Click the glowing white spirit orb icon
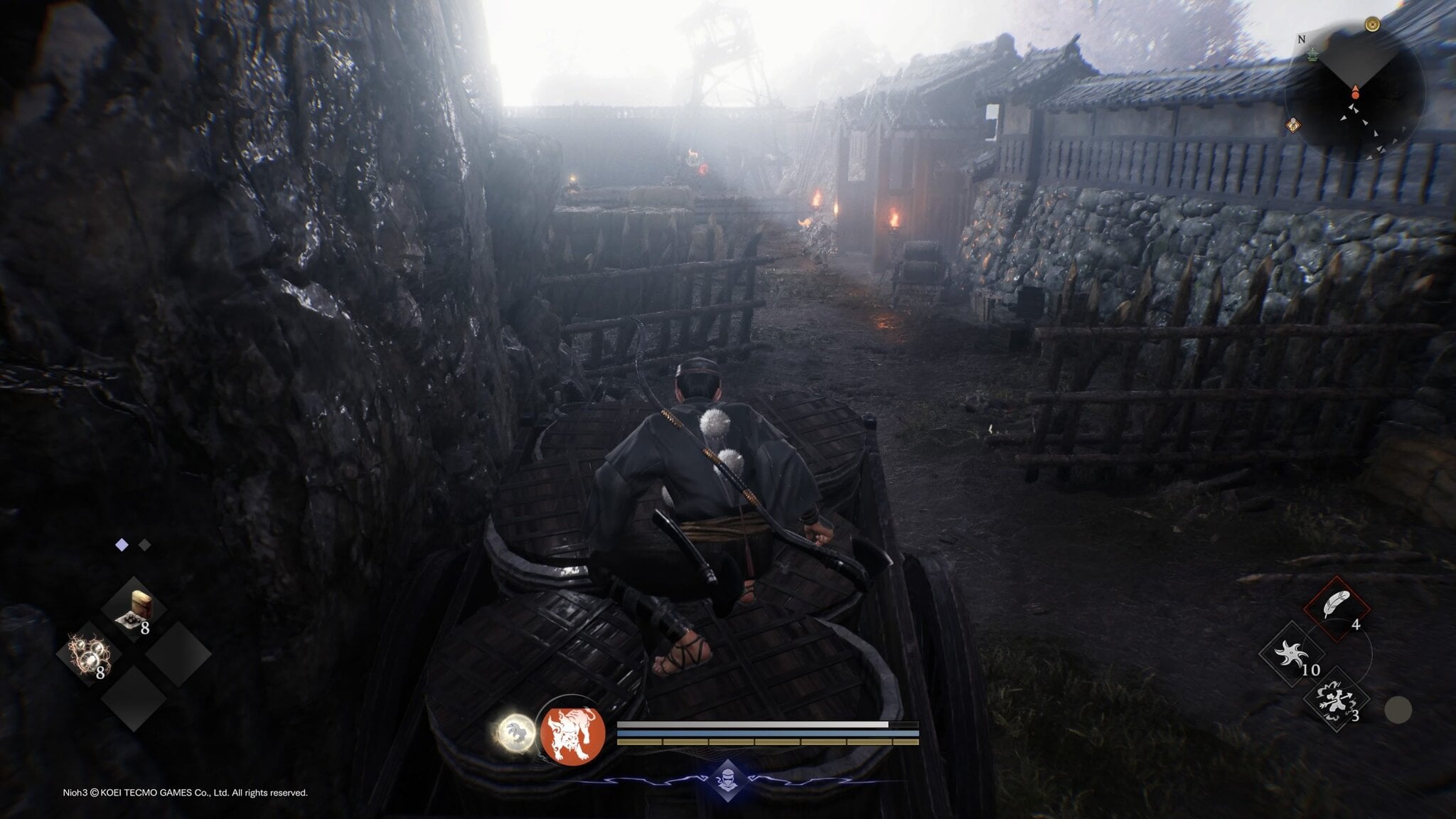Screen dimensions: 1456x819 [517, 732]
